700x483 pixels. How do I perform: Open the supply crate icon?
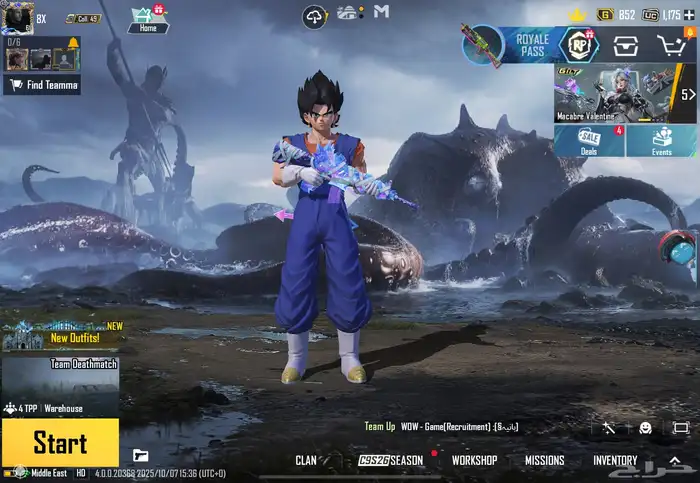[x=626, y=44]
